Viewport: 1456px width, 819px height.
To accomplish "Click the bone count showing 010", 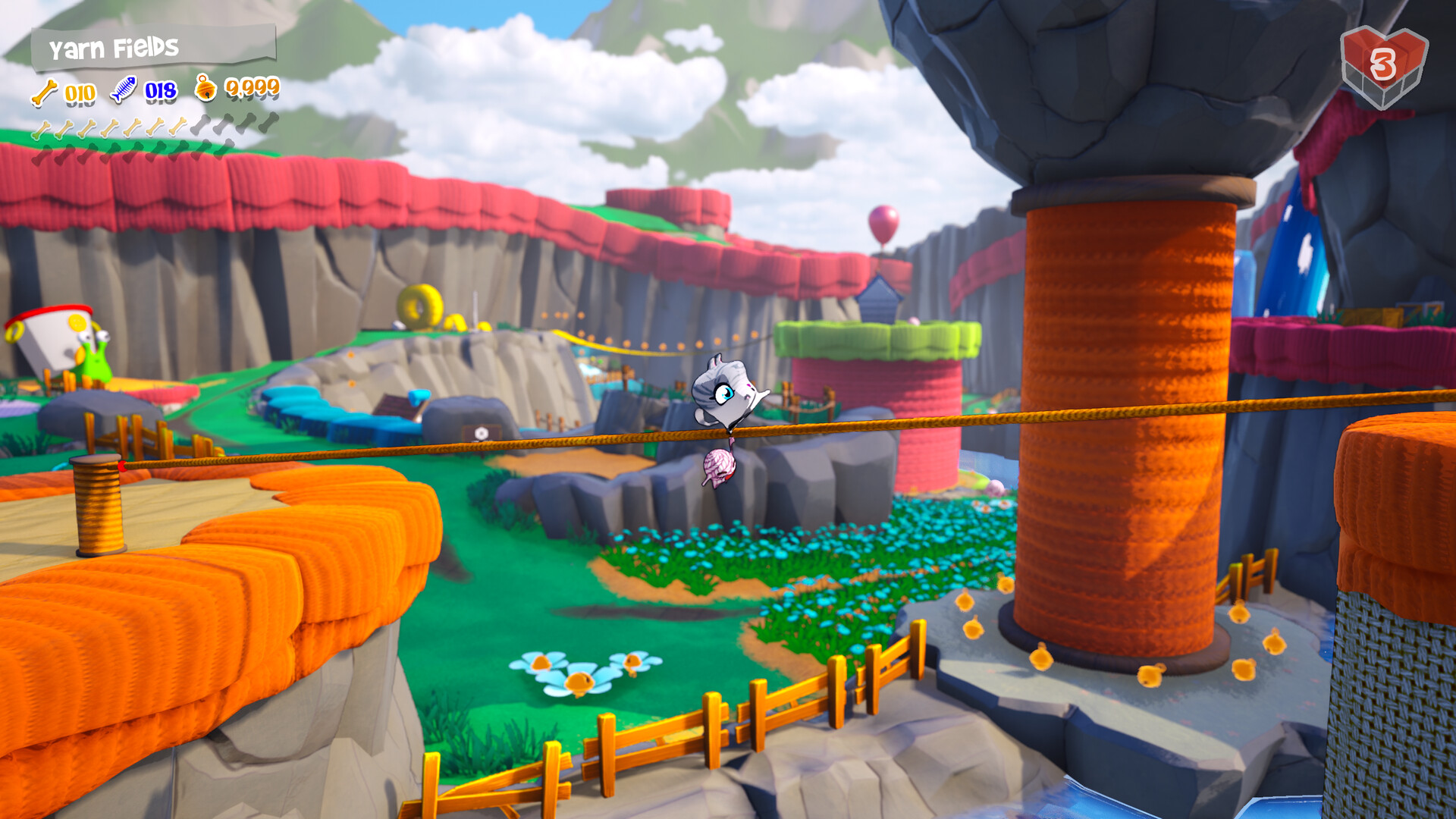I will click(80, 93).
